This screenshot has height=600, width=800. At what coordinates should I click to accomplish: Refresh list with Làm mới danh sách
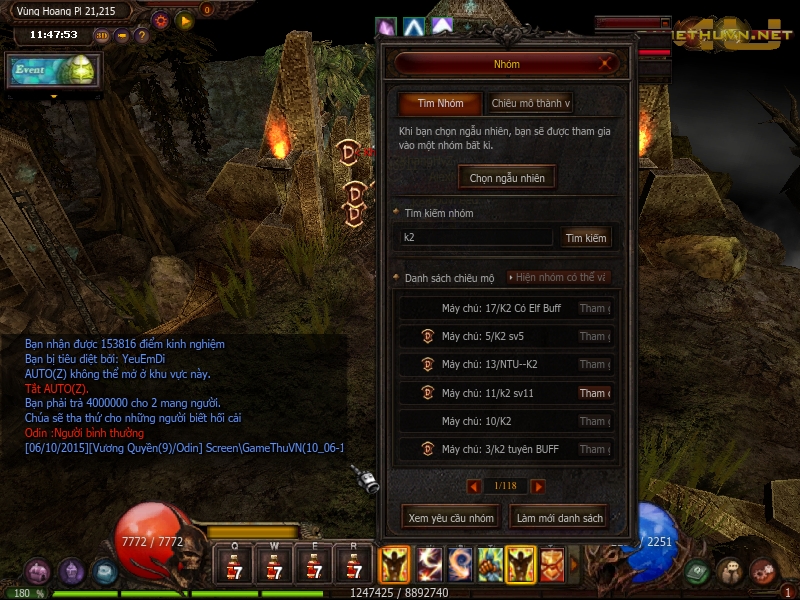coord(558,518)
